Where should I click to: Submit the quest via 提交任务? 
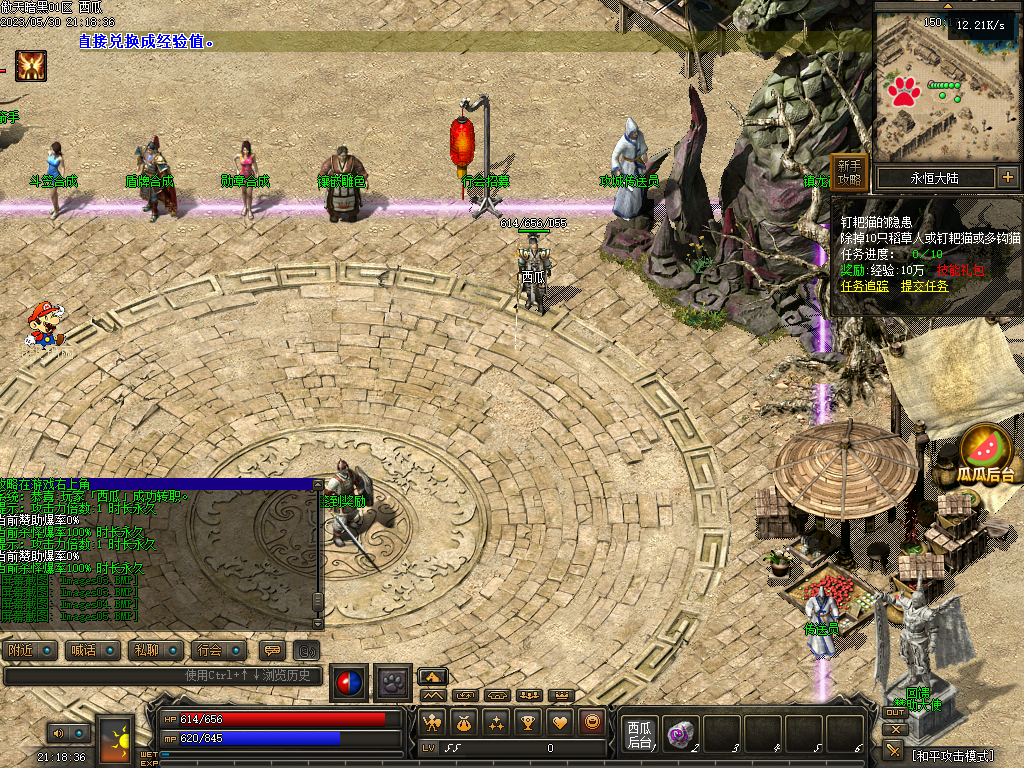point(924,285)
